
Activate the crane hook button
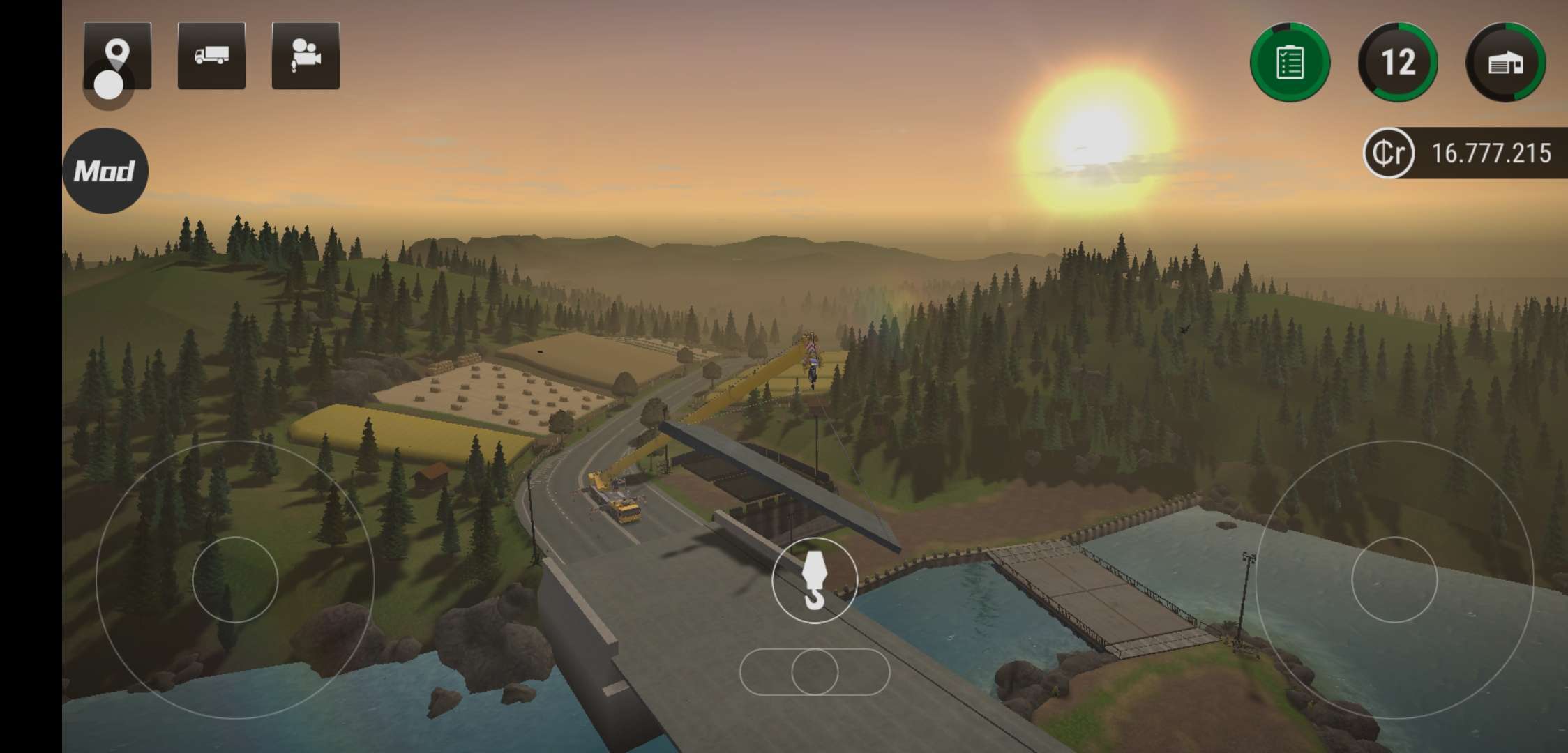click(x=814, y=580)
